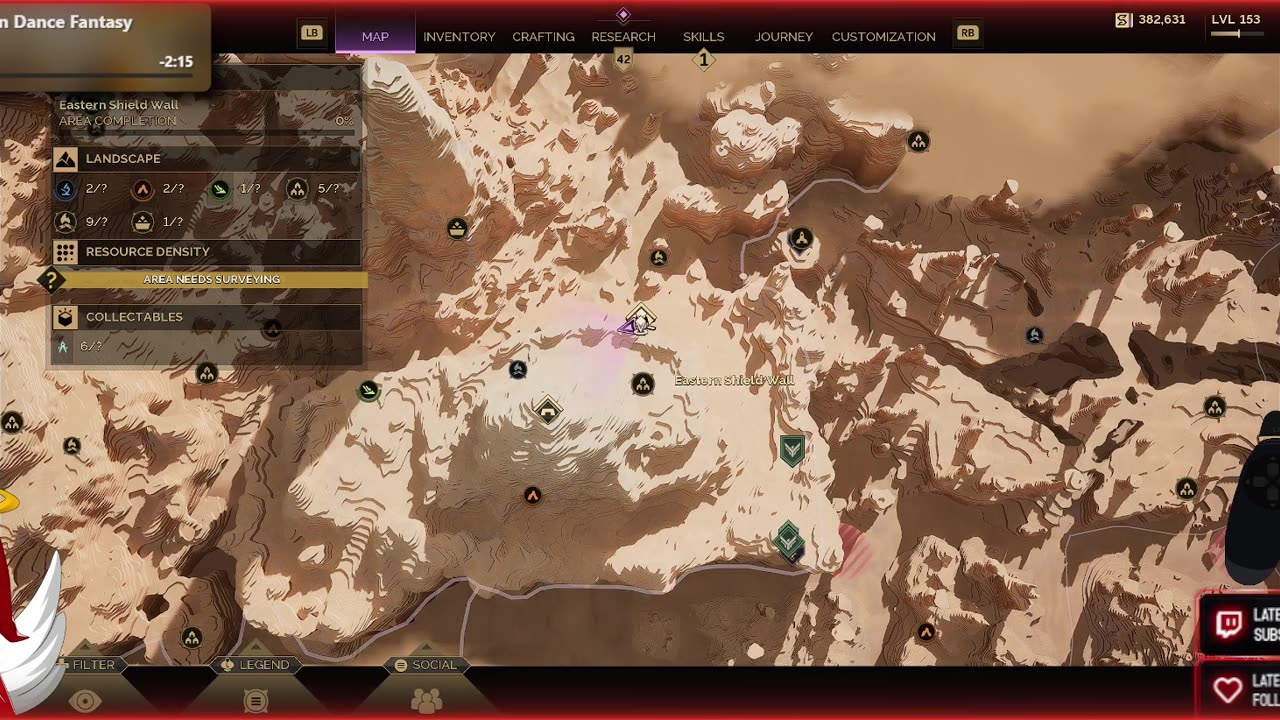Click the Twitch latest subscriber overlay

[x=1239, y=625]
